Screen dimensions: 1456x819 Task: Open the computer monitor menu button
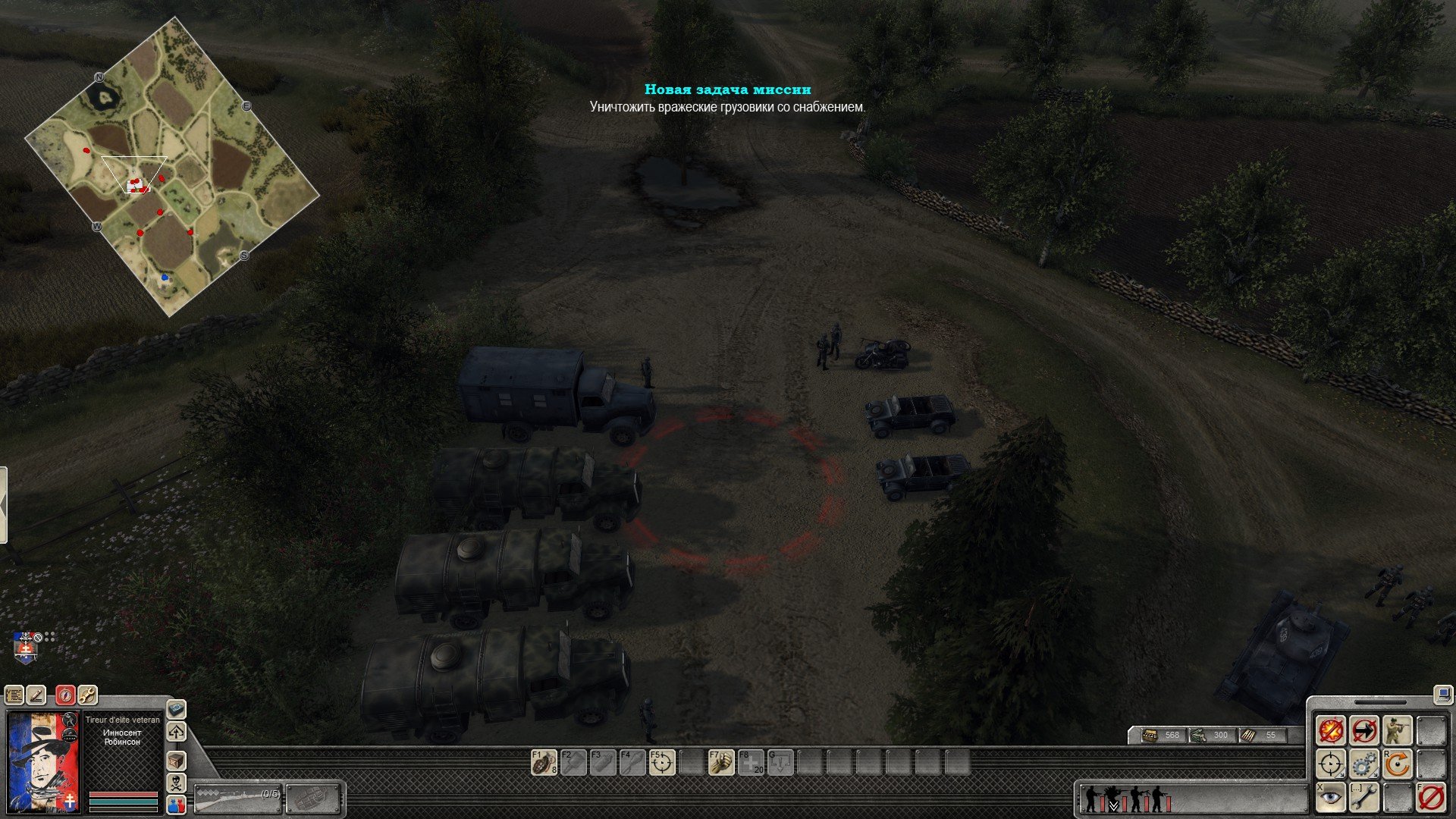click(1442, 694)
